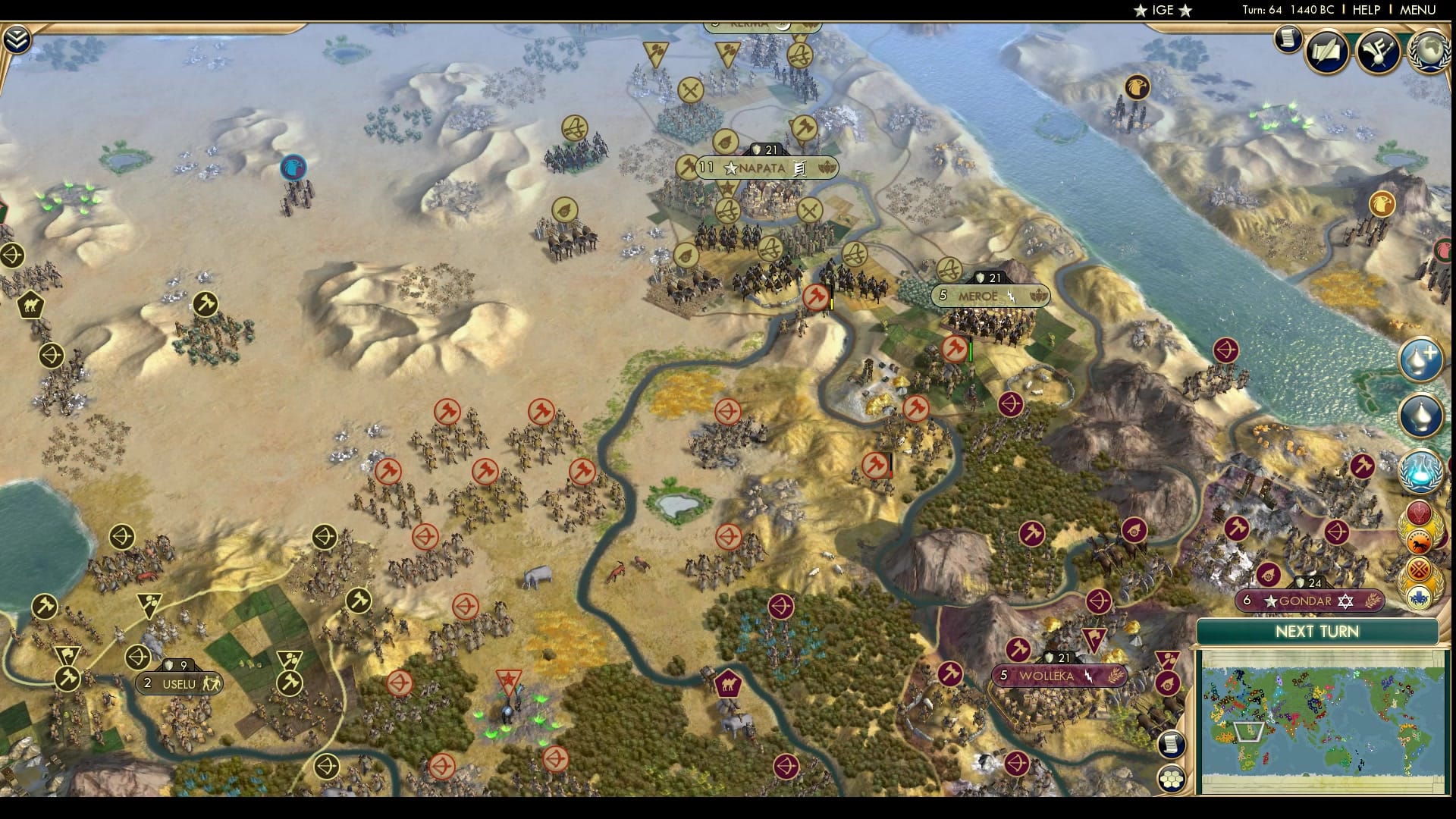Click the red heart medallion icon on the right edge

[1420, 510]
